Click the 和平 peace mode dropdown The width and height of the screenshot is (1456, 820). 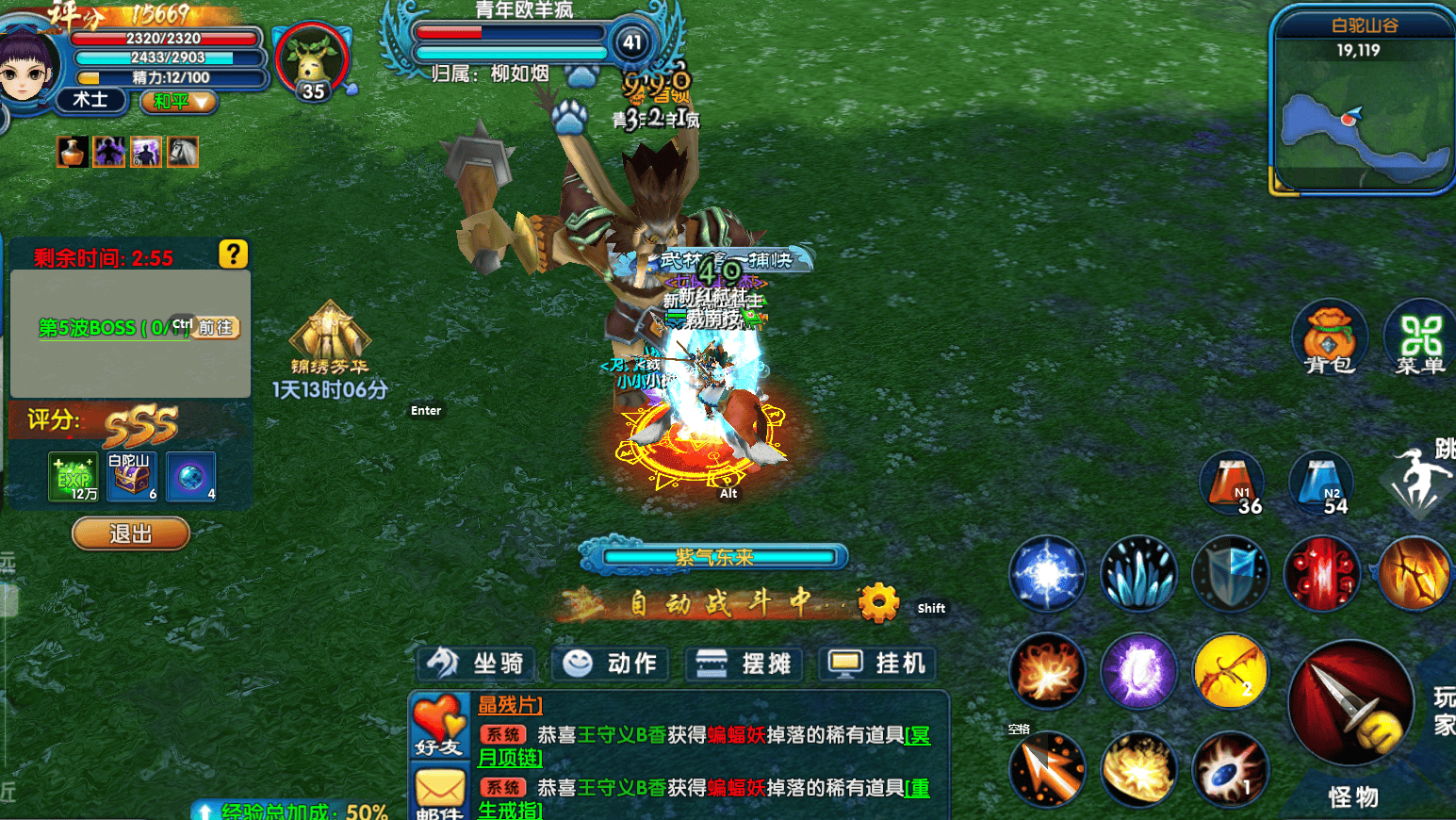179,101
